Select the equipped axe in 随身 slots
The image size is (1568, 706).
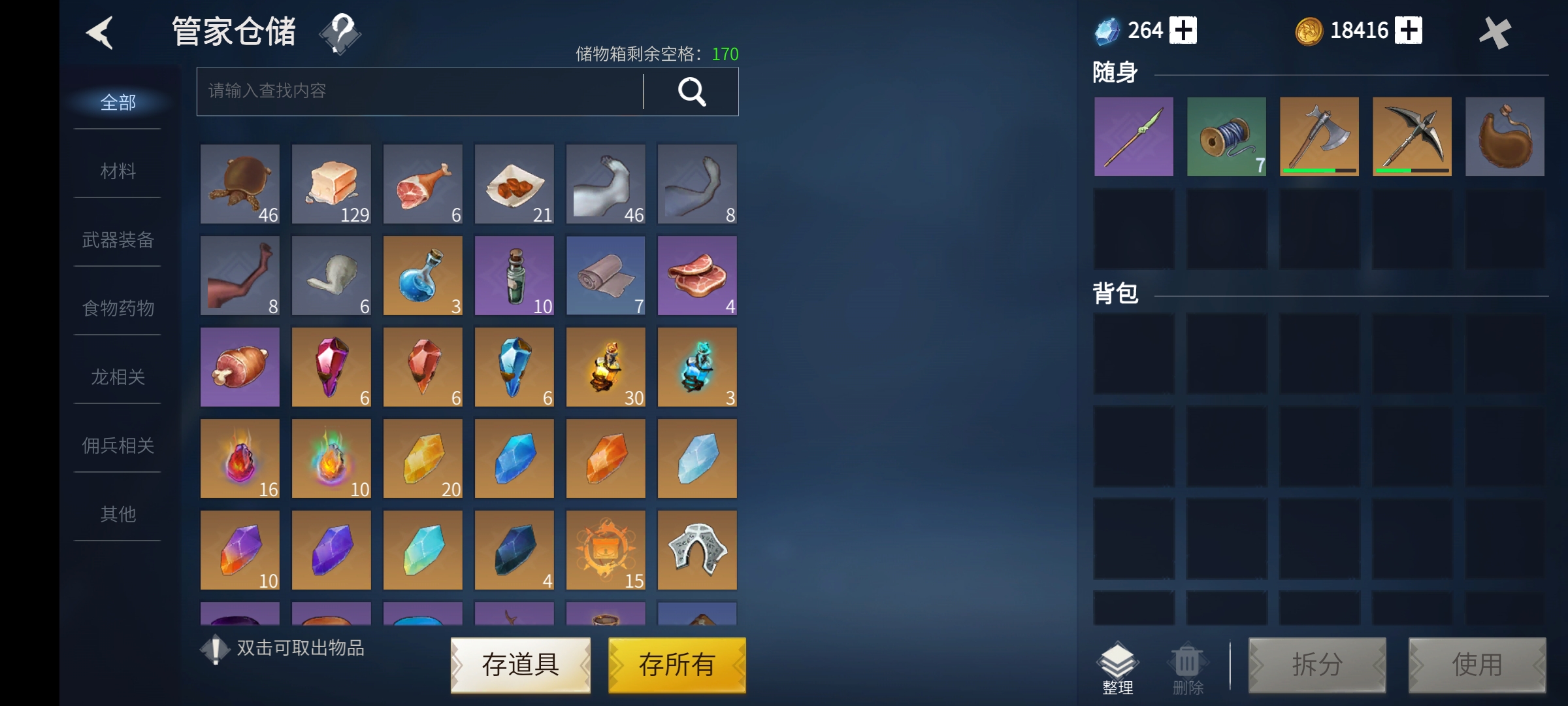(1318, 136)
